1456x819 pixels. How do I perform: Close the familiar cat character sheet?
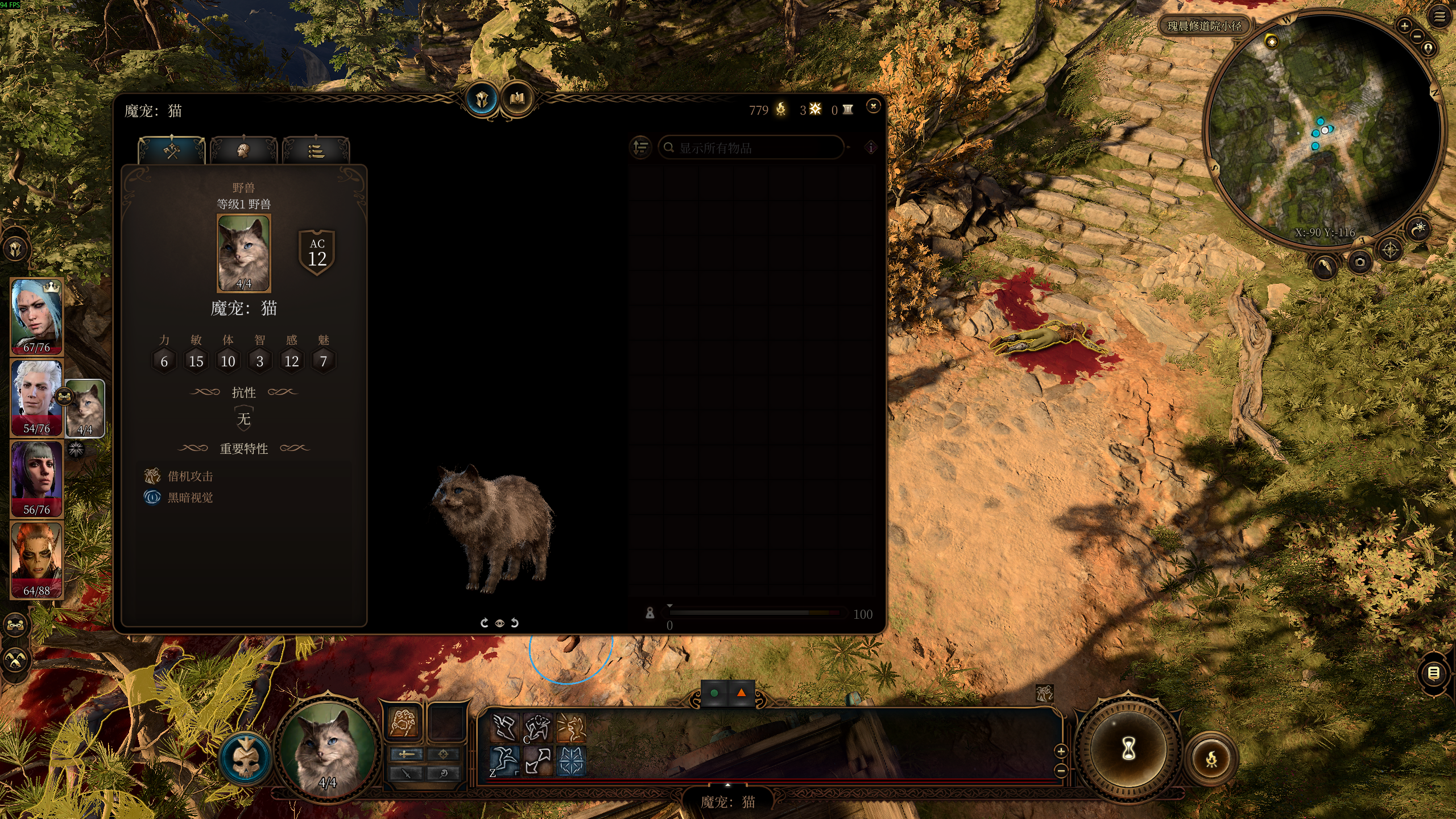(873, 106)
